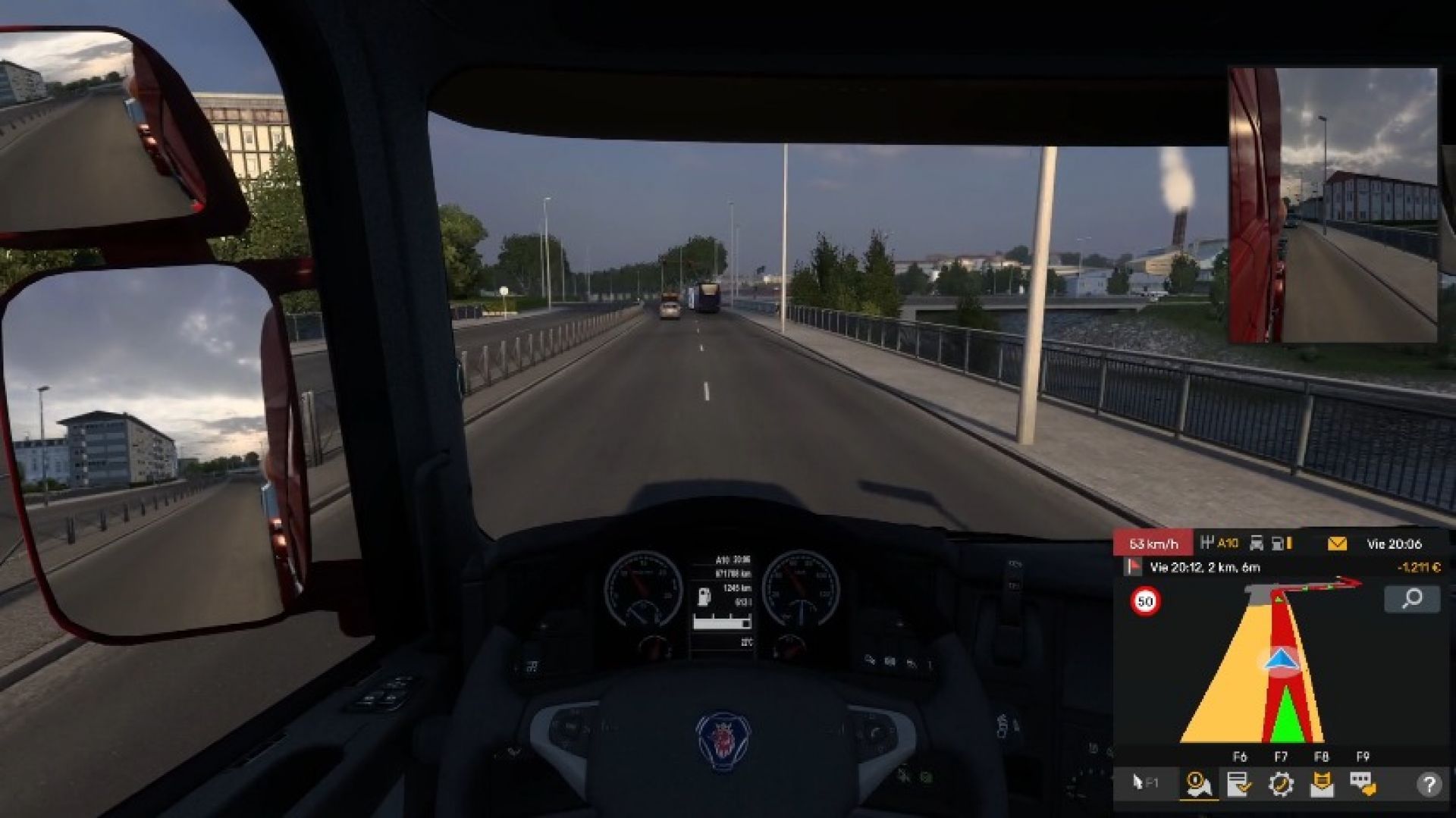
Task: Click the 50 speed limit sign on GPS
Action: click(1144, 602)
